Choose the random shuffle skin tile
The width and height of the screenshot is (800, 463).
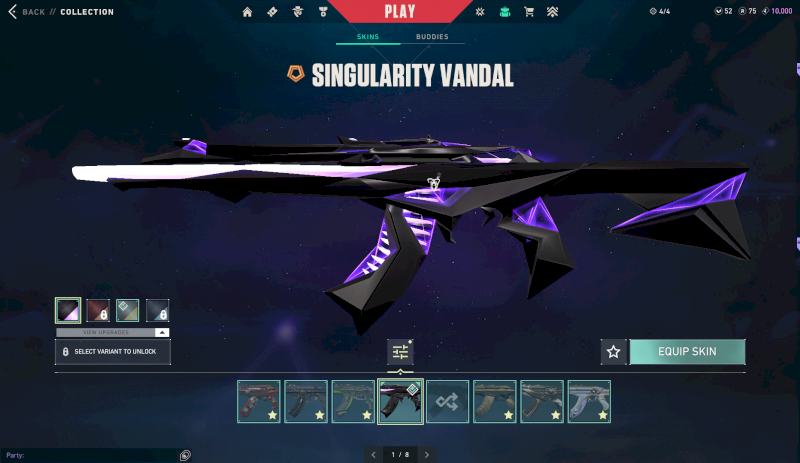[x=447, y=401]
